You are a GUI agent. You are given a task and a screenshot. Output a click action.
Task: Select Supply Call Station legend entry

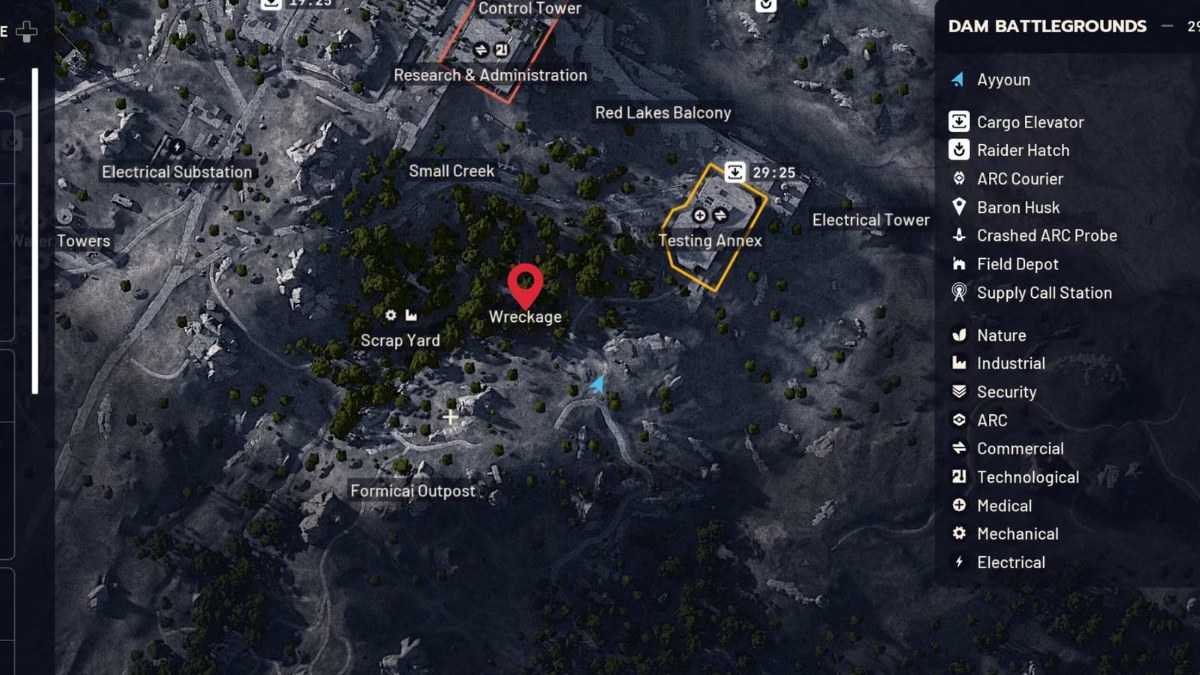tap(1043, 293)
